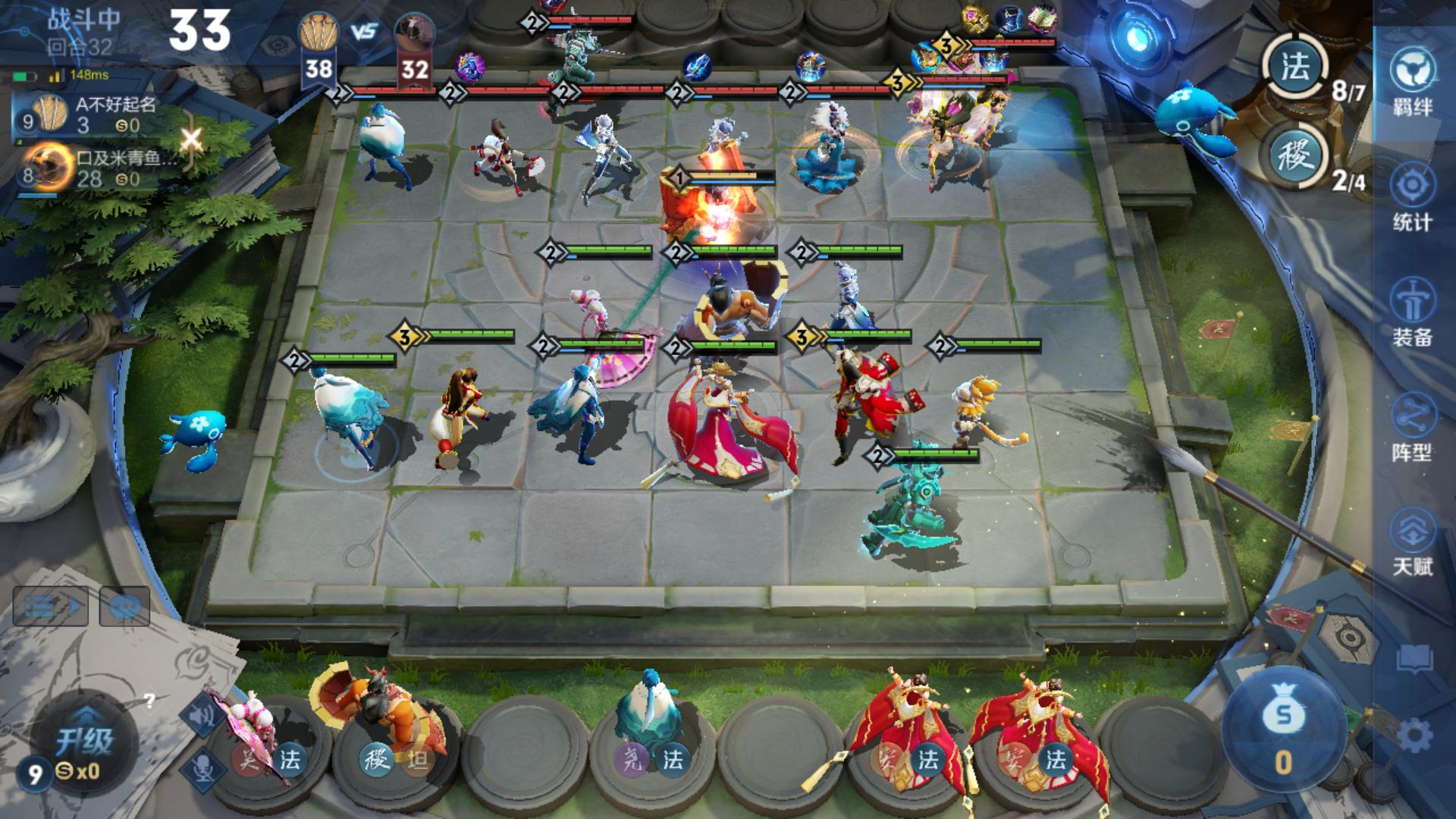Toggle the muted speaker icon
This screenshot has height=819, width=1456.
click(x=202, y=715)
